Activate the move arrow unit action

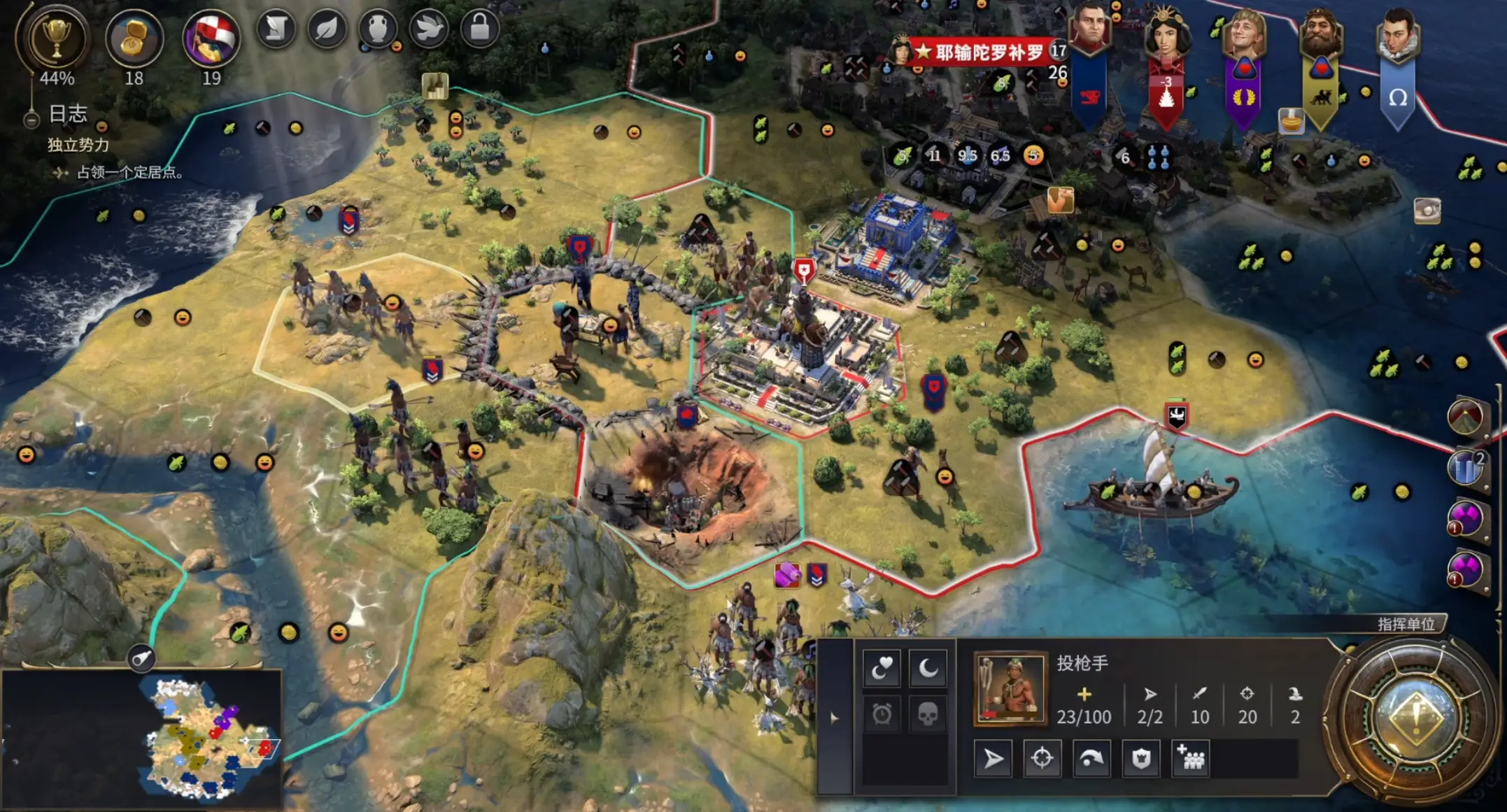[x=993, y=759]
